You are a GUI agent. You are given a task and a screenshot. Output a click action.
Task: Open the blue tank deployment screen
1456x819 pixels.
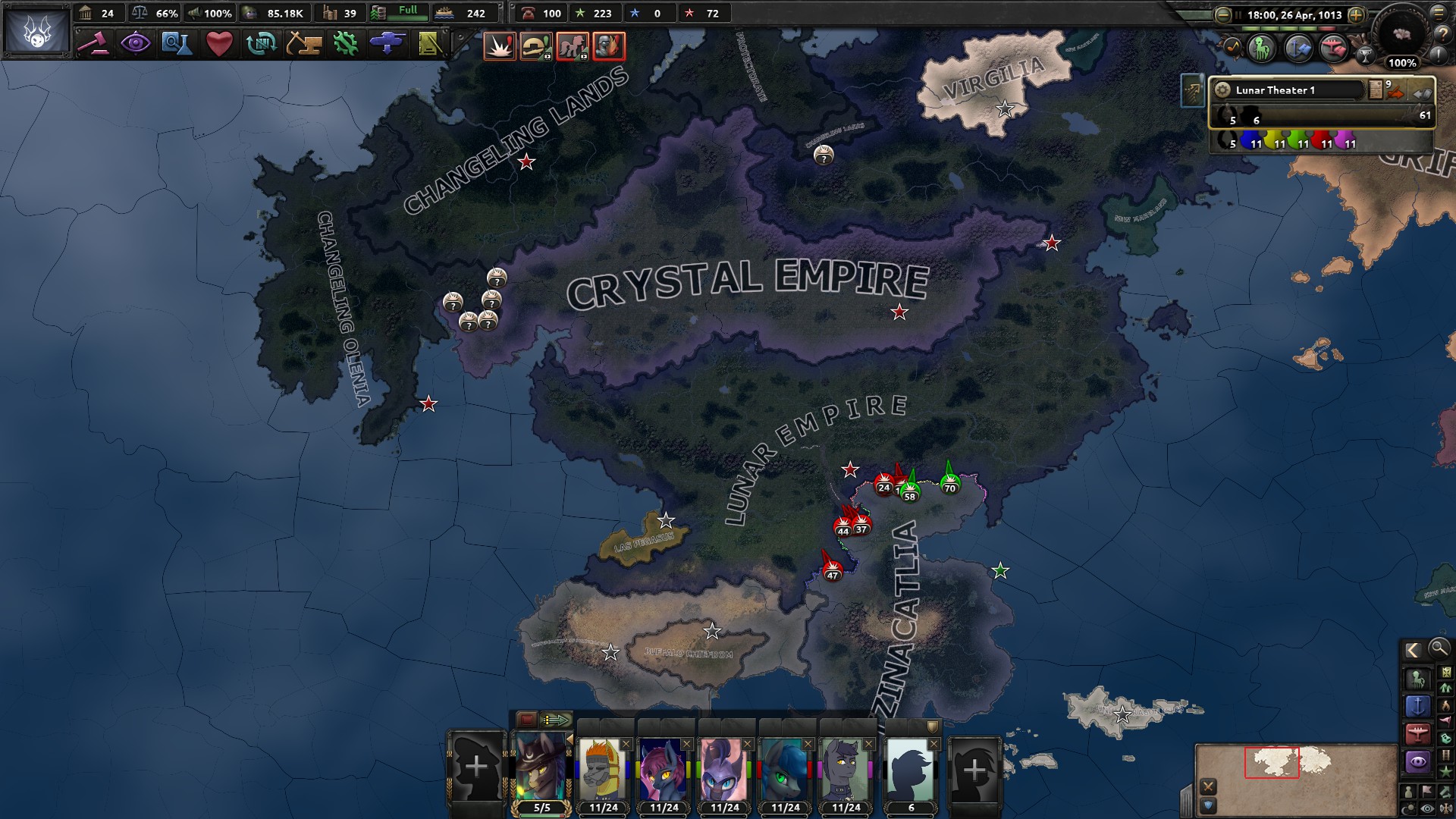[x=387, y=44]
